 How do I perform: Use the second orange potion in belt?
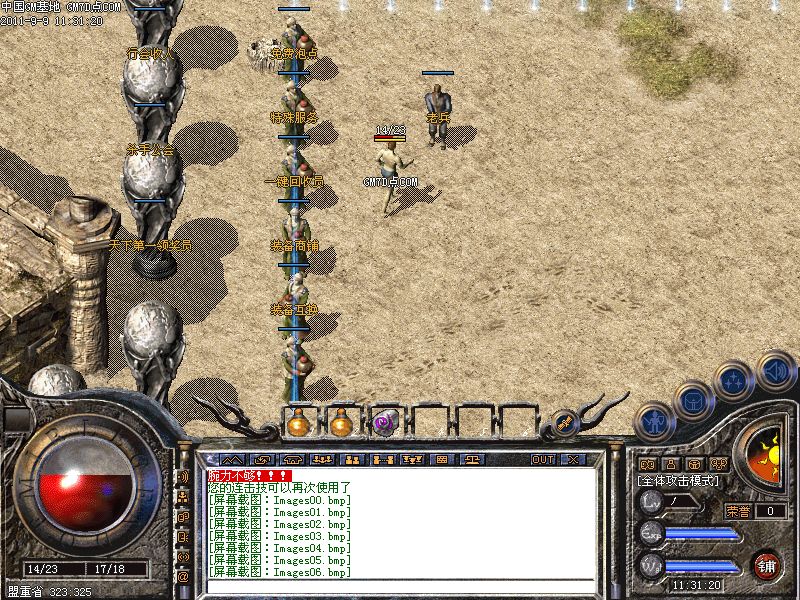[x=342, y=422]
